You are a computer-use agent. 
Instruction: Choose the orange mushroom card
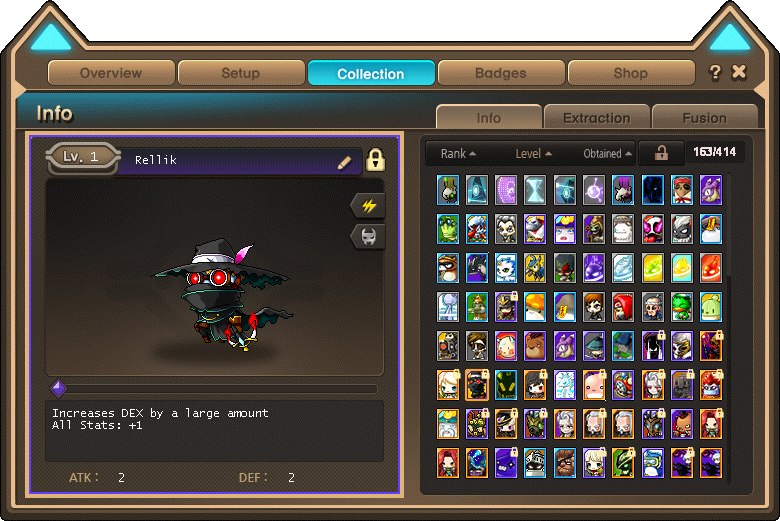pyautogui.click(x=536, y=305)
